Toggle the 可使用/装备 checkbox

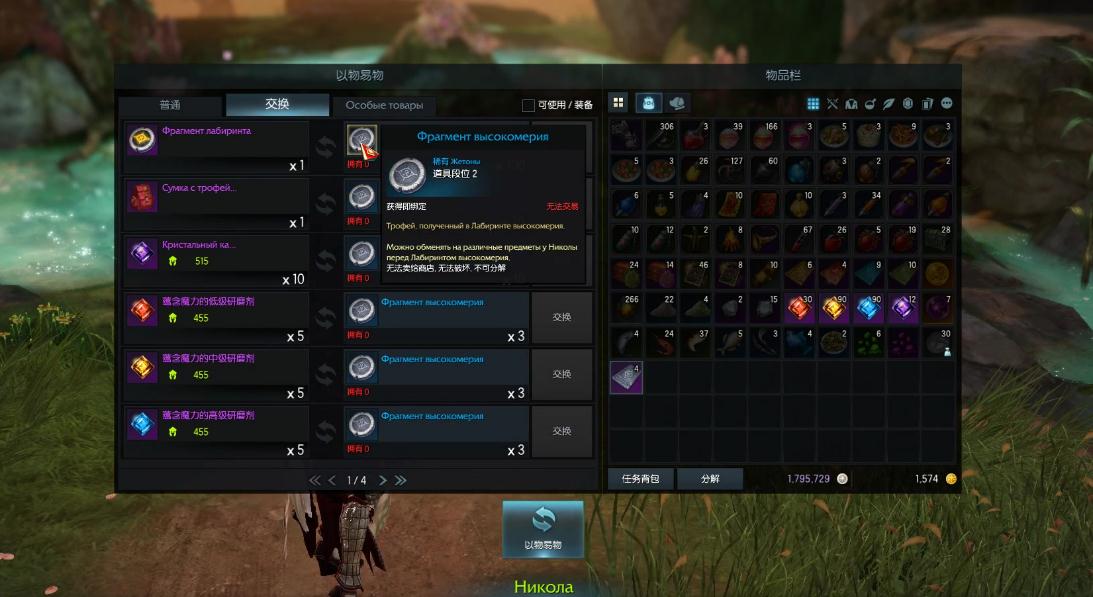528,105
